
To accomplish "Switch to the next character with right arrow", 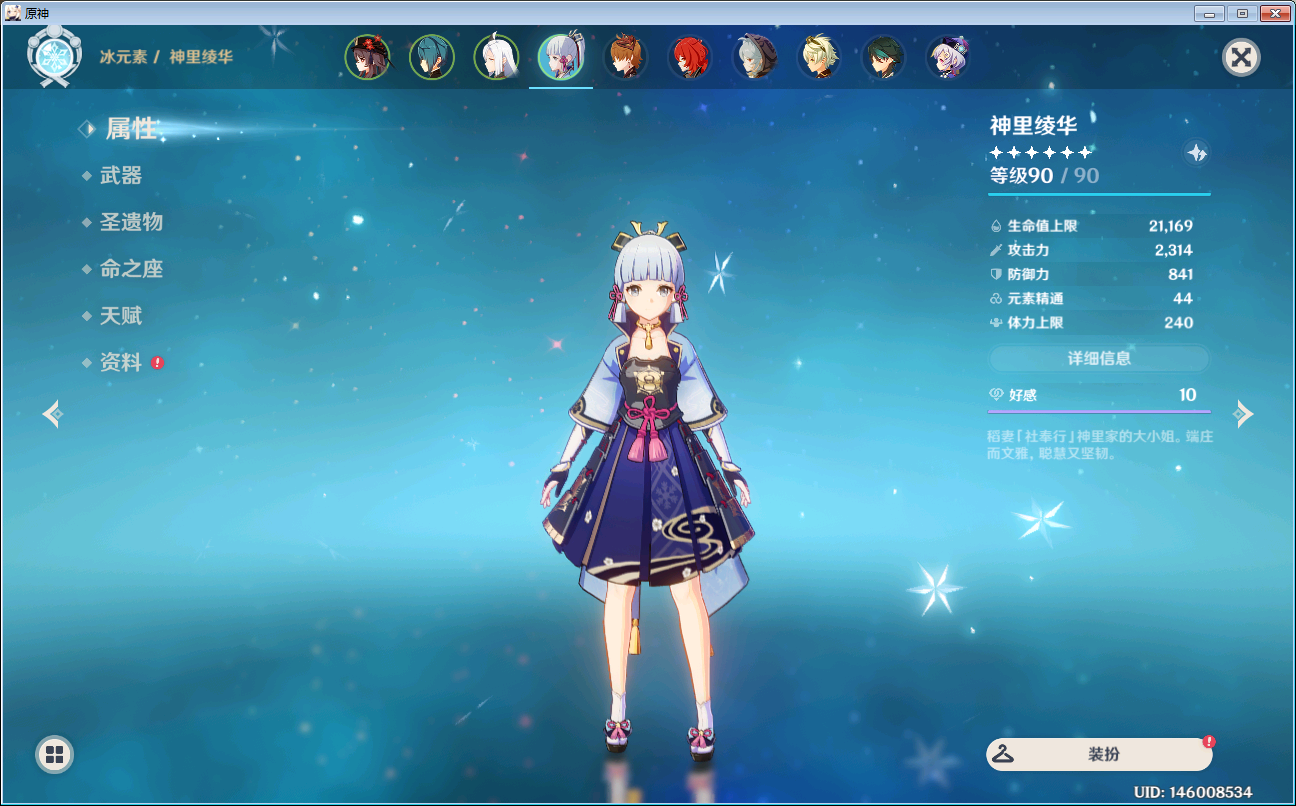I will pos(1243,413).
